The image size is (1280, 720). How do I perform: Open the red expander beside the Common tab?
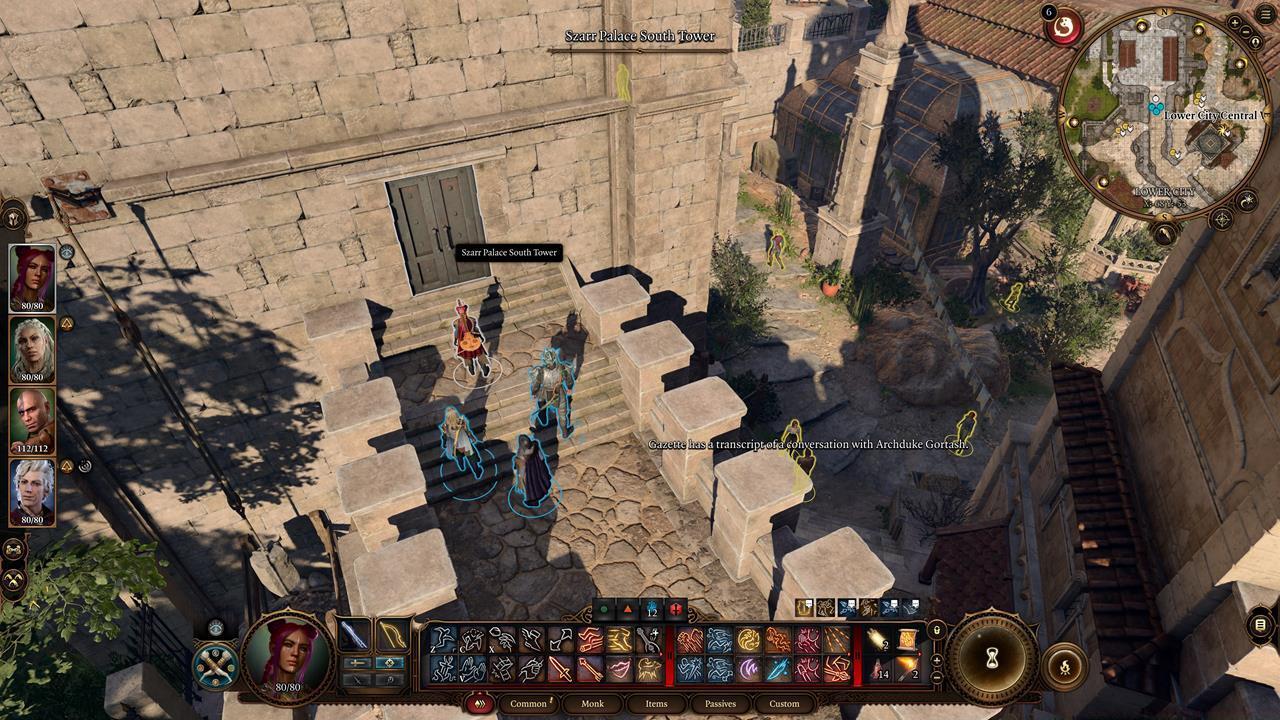click(x=478, y=703)
